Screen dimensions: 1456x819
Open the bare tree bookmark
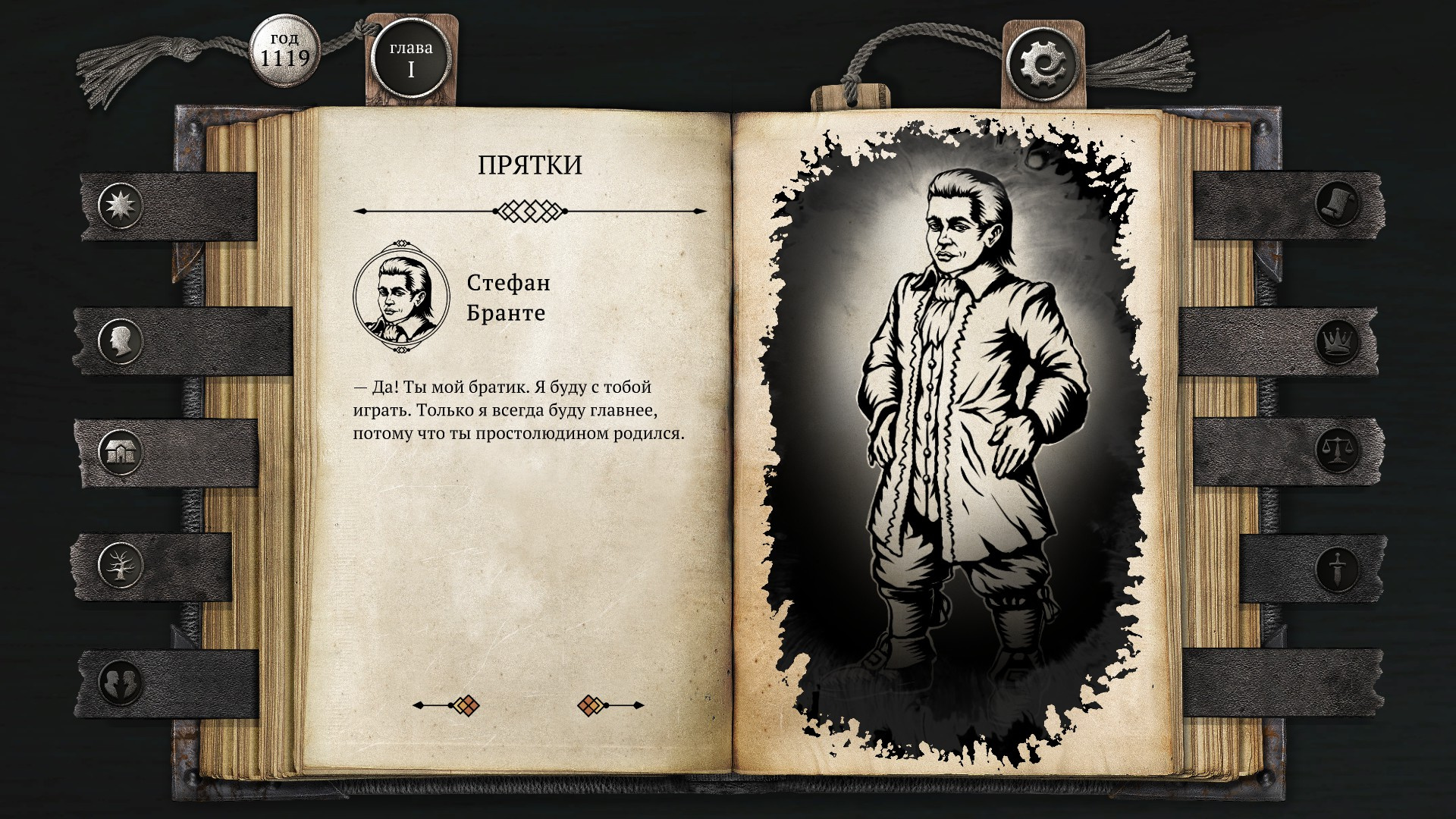(121, 564)
